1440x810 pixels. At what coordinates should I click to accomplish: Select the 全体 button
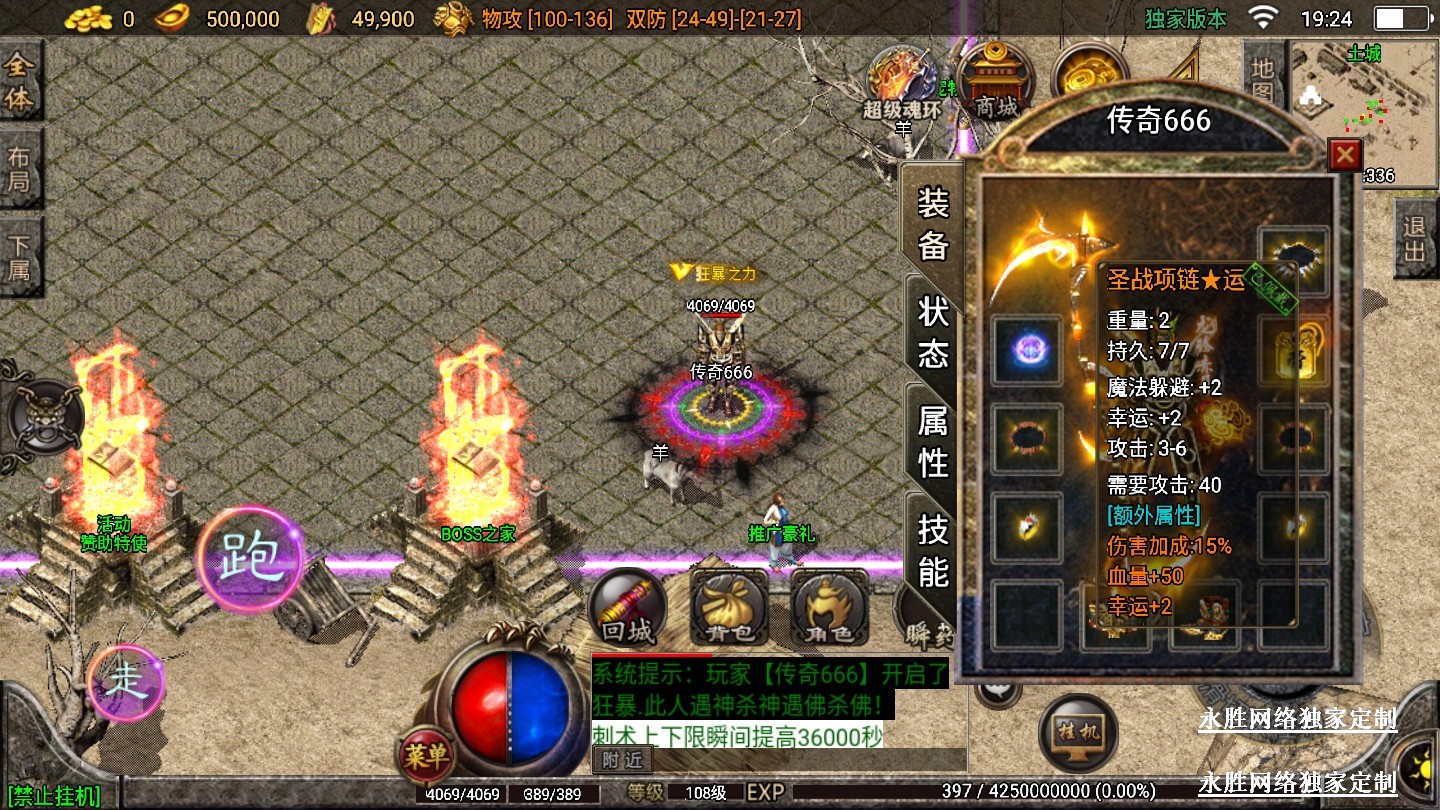19,83
